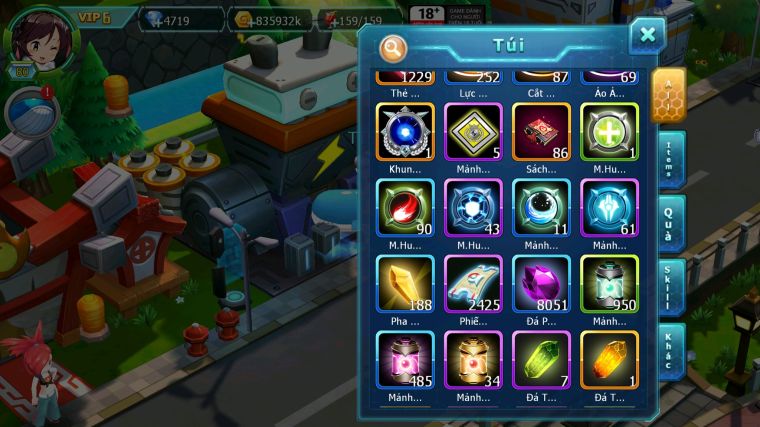This screenshot has width=760, height=427.
Task: Switch to the Skill tab
Action: [669, 288]
